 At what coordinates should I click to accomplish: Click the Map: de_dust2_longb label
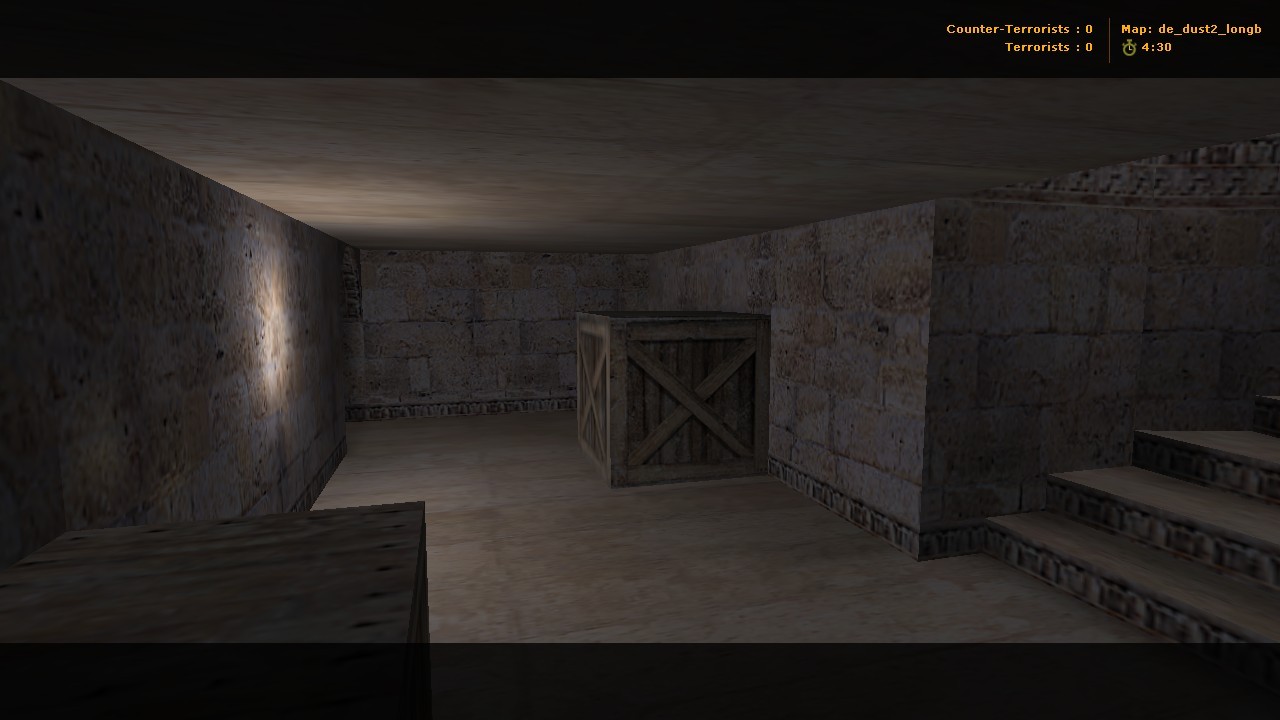pos(1192,29)
